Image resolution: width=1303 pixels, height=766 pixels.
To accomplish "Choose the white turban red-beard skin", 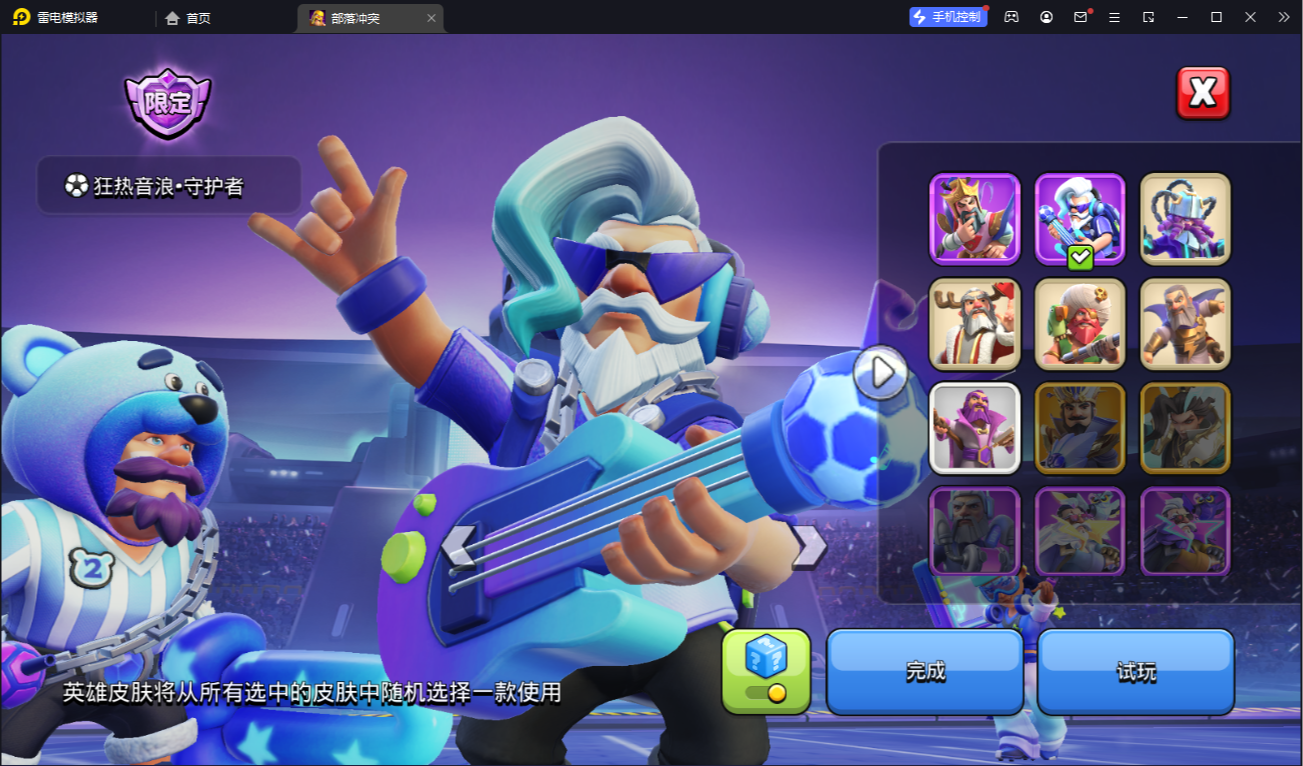I will pos(1080,324).
